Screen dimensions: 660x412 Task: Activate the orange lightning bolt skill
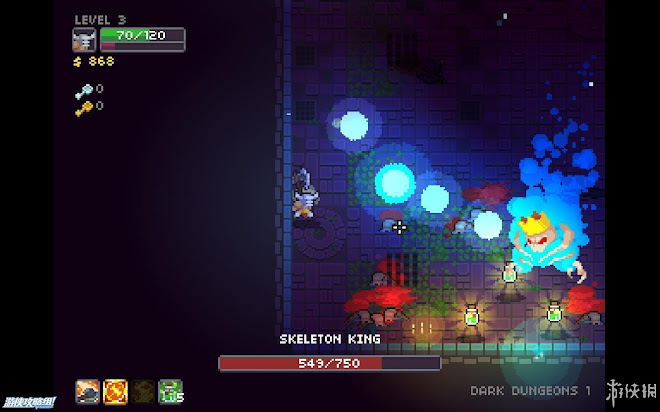pyautogui.click(x=116, y=391)
